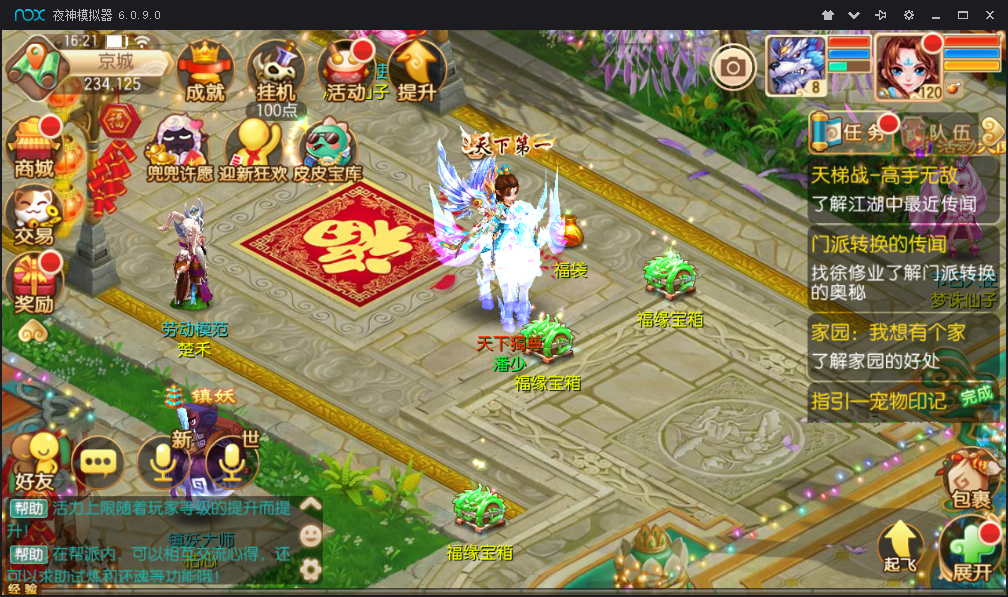Tap the 展开 expand button
Viewport: 1008px width, 597px height.
click(x=971, y=551)
